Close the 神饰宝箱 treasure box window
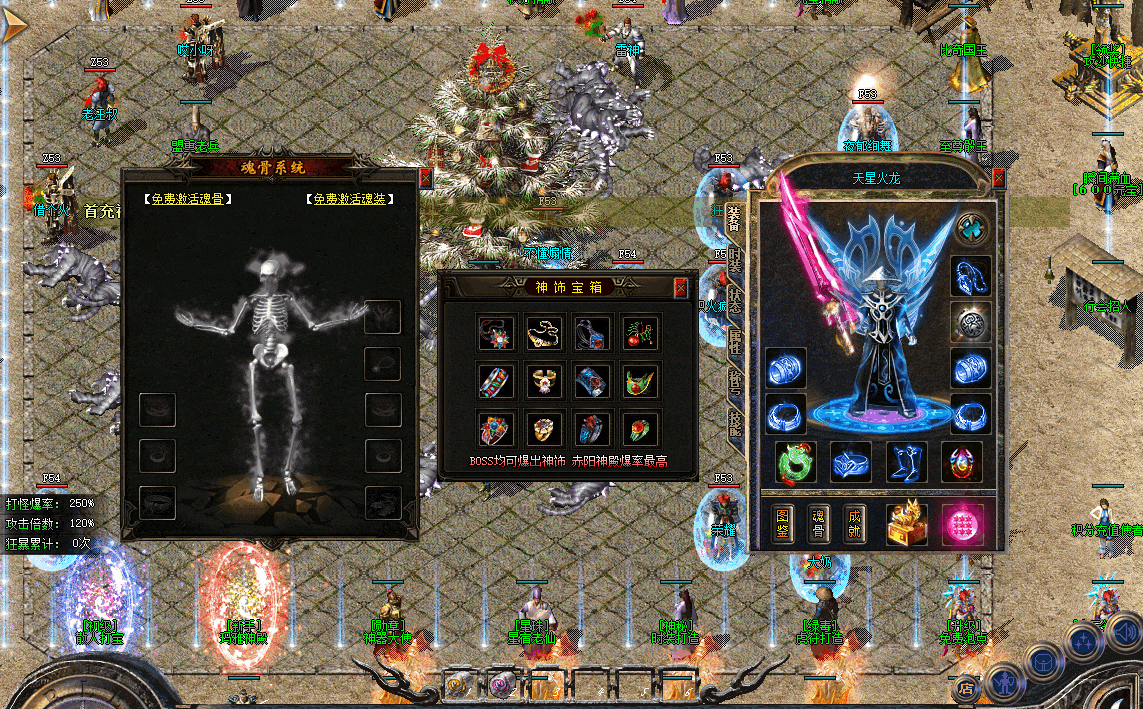This screenshot has width=1143, height=709. [x=681, y=288]
